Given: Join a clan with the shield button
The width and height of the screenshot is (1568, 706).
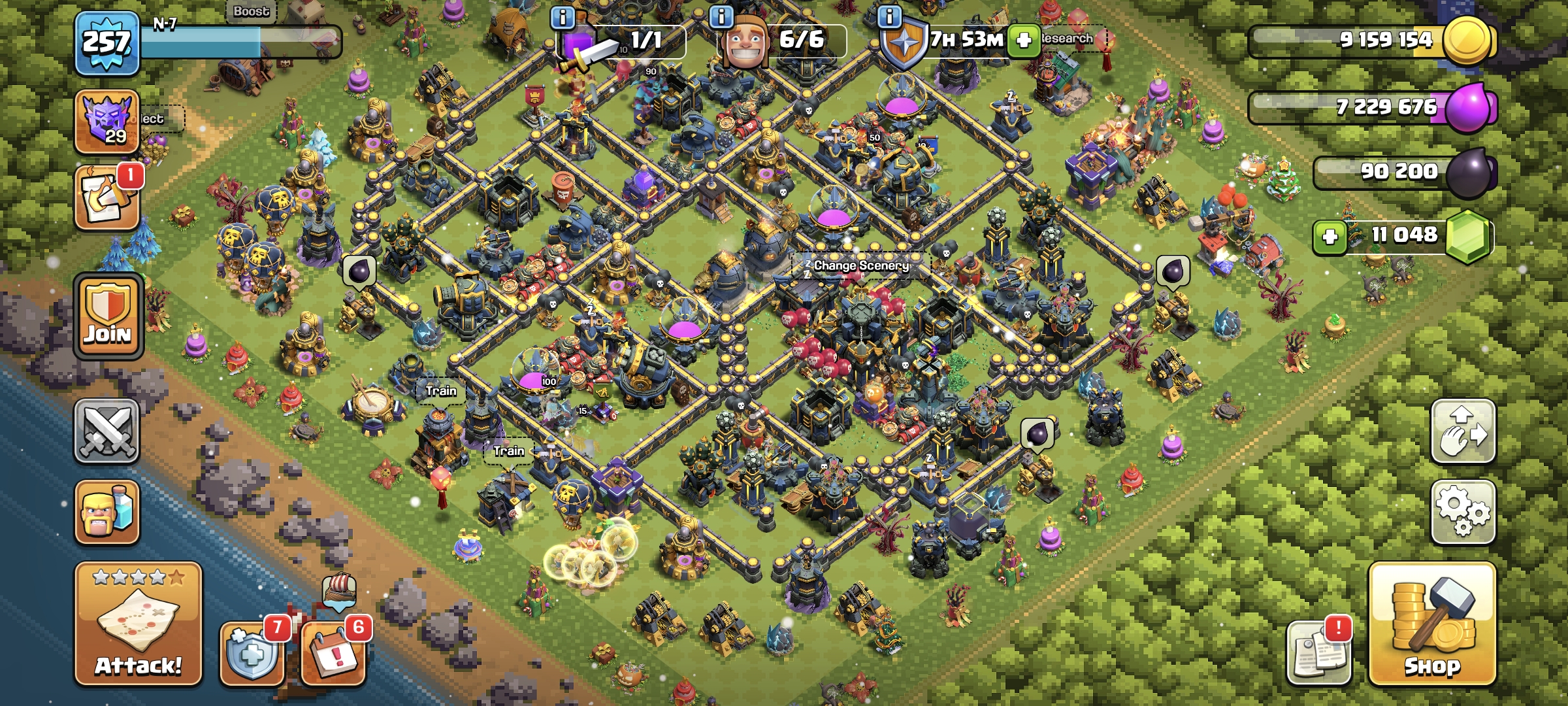Looking at the screenshot, I should pyautogui.click(x=108, y=316).
